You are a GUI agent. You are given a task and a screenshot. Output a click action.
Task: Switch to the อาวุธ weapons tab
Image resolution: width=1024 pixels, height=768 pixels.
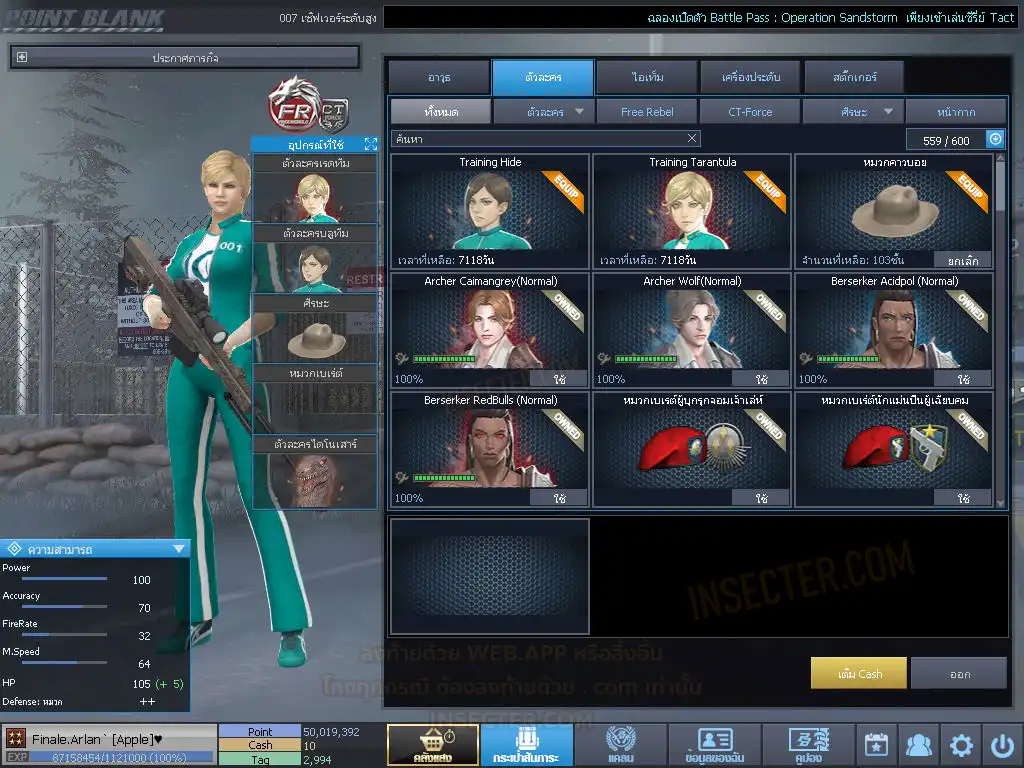(439, 77)
